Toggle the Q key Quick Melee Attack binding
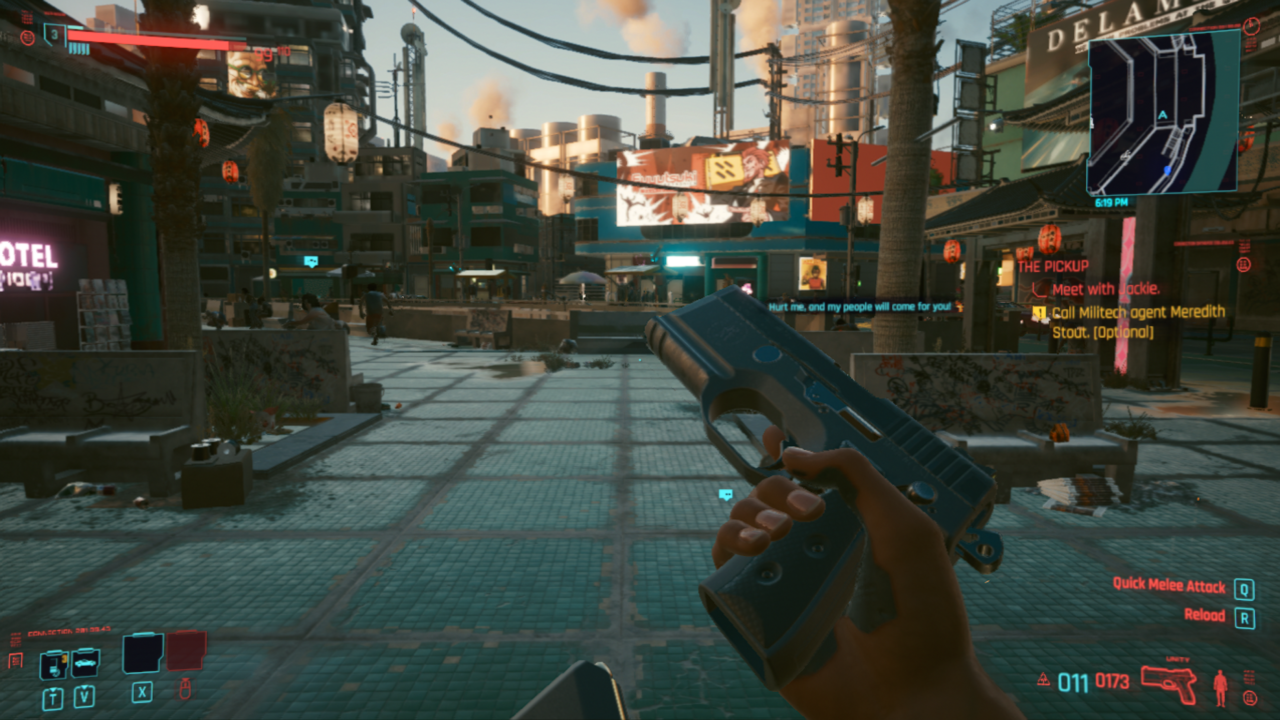 tap(1245, 588)
